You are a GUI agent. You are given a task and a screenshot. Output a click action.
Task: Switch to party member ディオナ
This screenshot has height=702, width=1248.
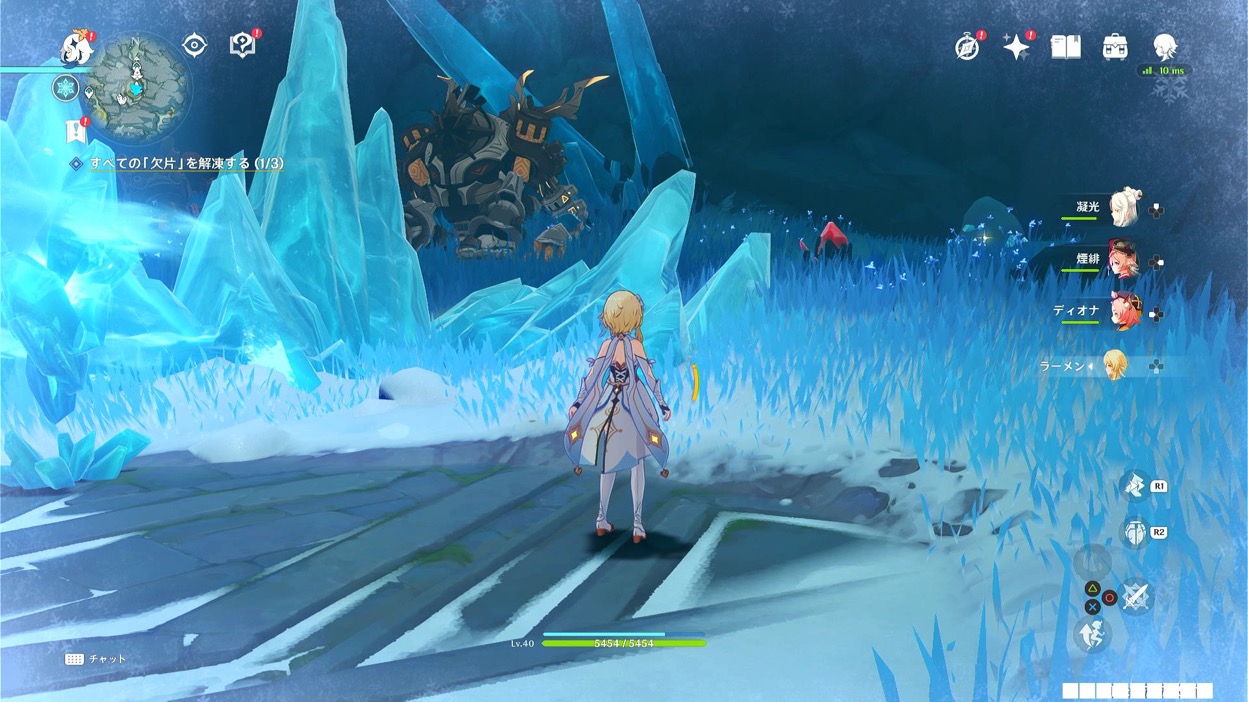click(x=1125, y=312)
